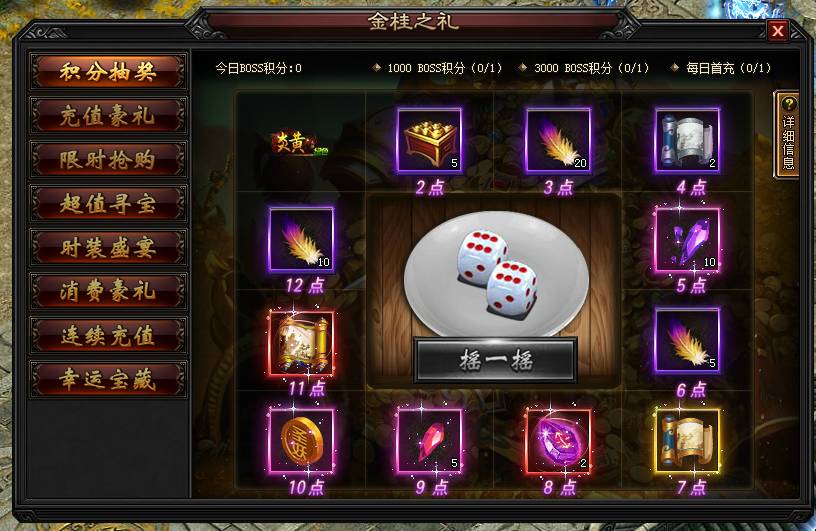Image resolution: width=816 pixels, height=531 pixels.
Task: Click the 12点 feather reward
Action: tap(301, 240)
